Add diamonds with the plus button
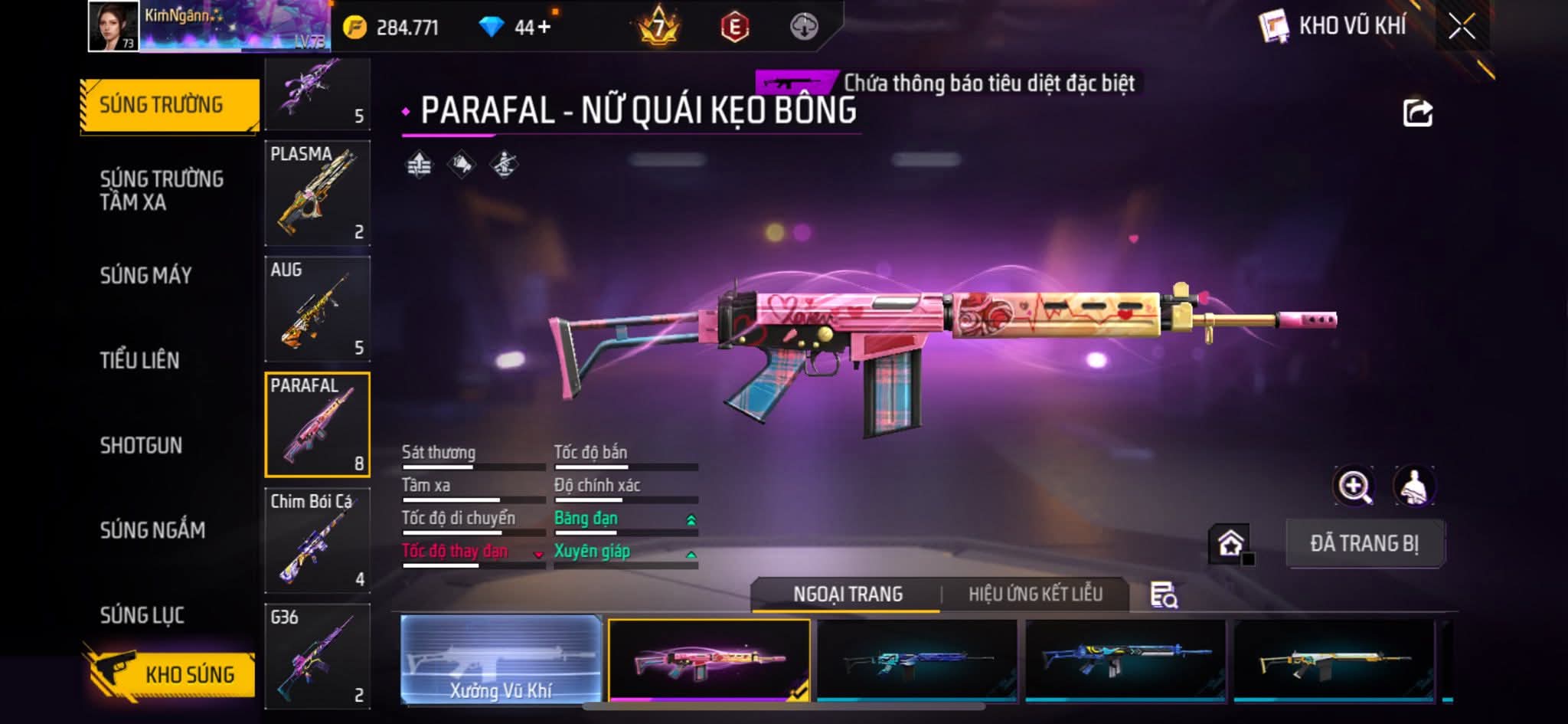Viewport: 1568px width, 724px height. point(544,28)
